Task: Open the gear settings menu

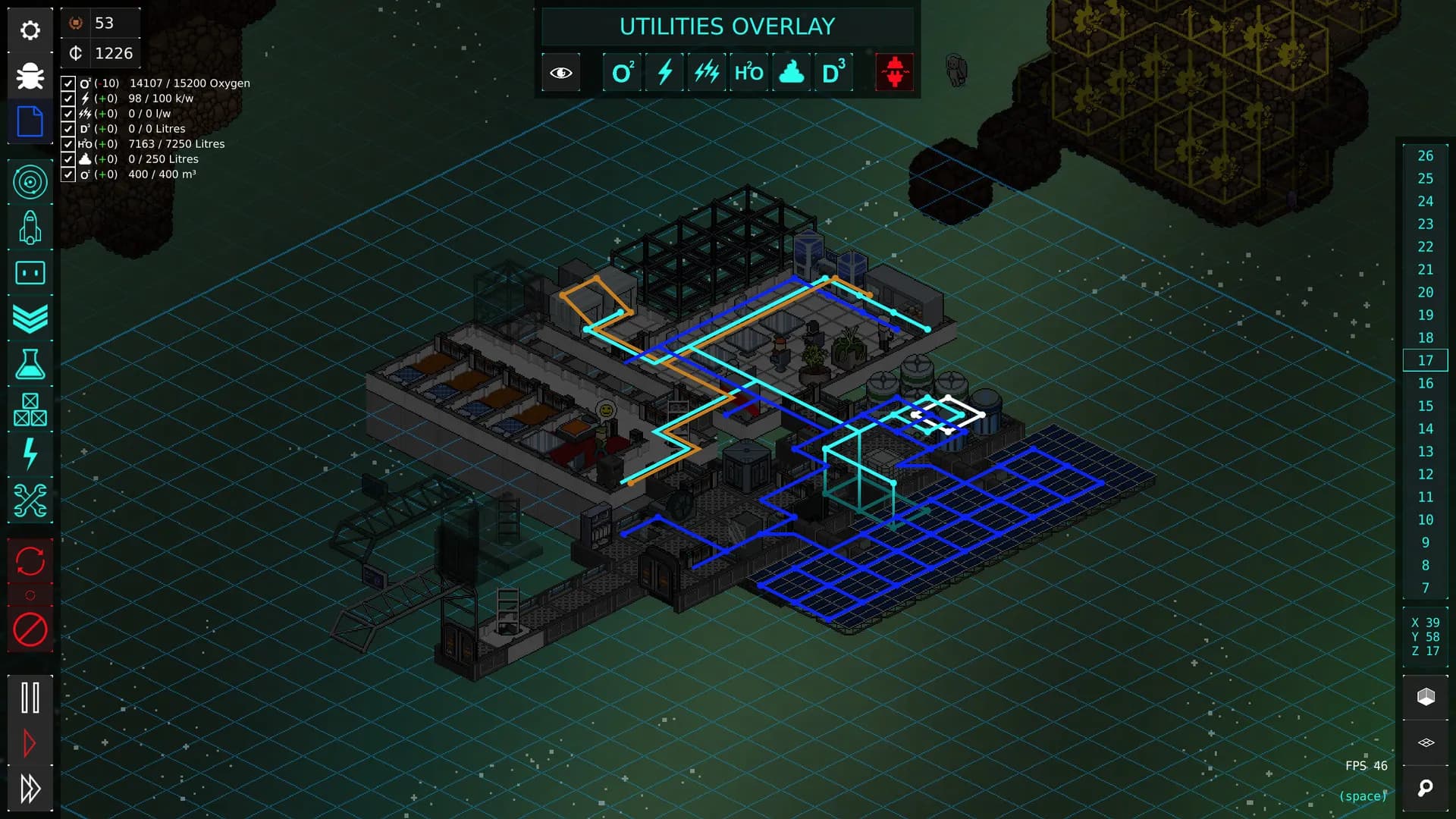Action: click(x=30, y=30)
